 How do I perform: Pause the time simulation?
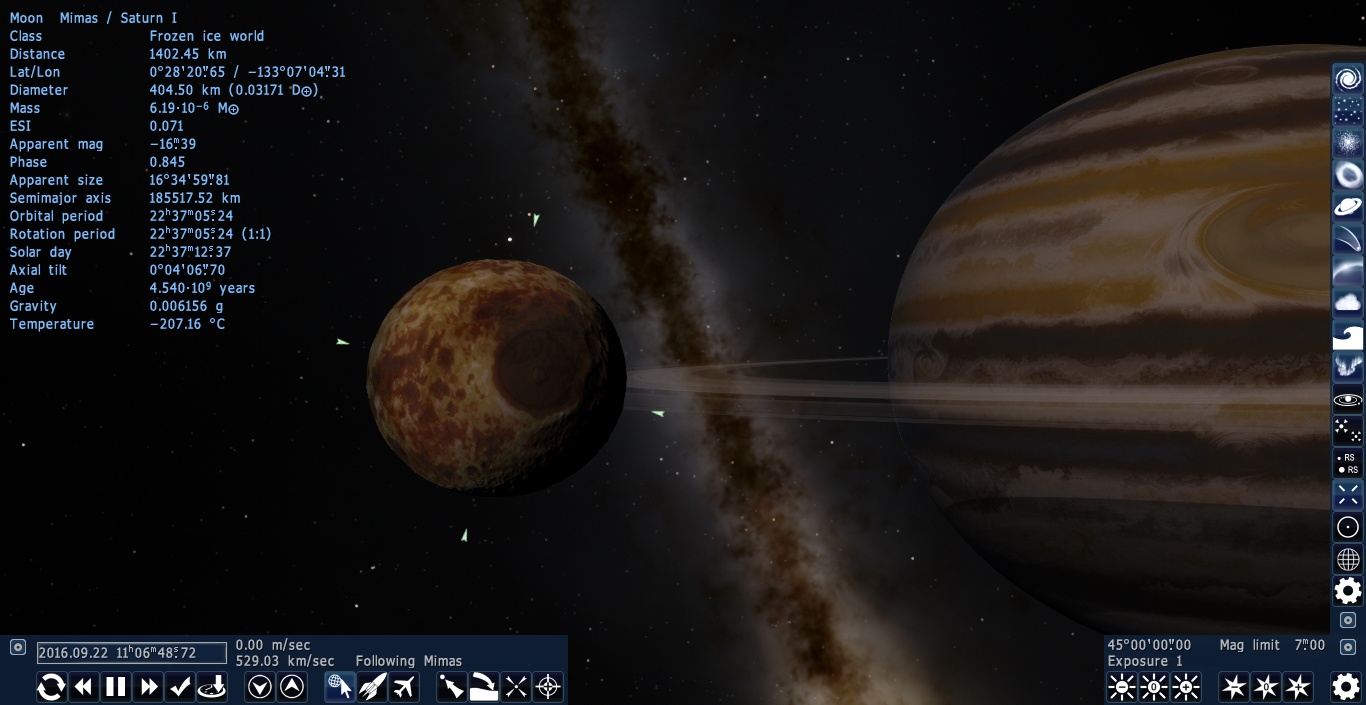(x=116, y=687)
